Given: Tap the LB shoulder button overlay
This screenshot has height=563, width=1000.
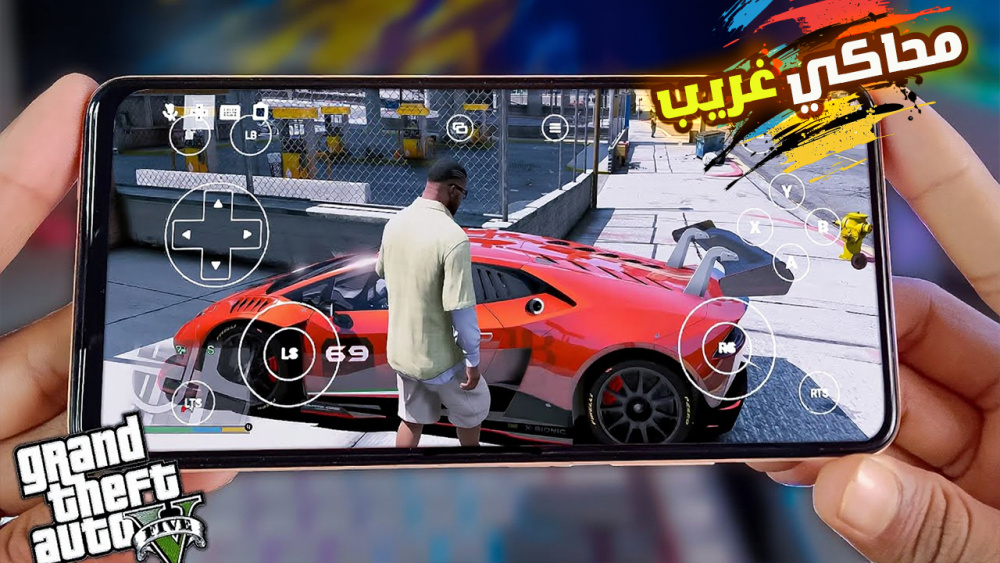Looking at the screenshot, I should coord(250,135).
